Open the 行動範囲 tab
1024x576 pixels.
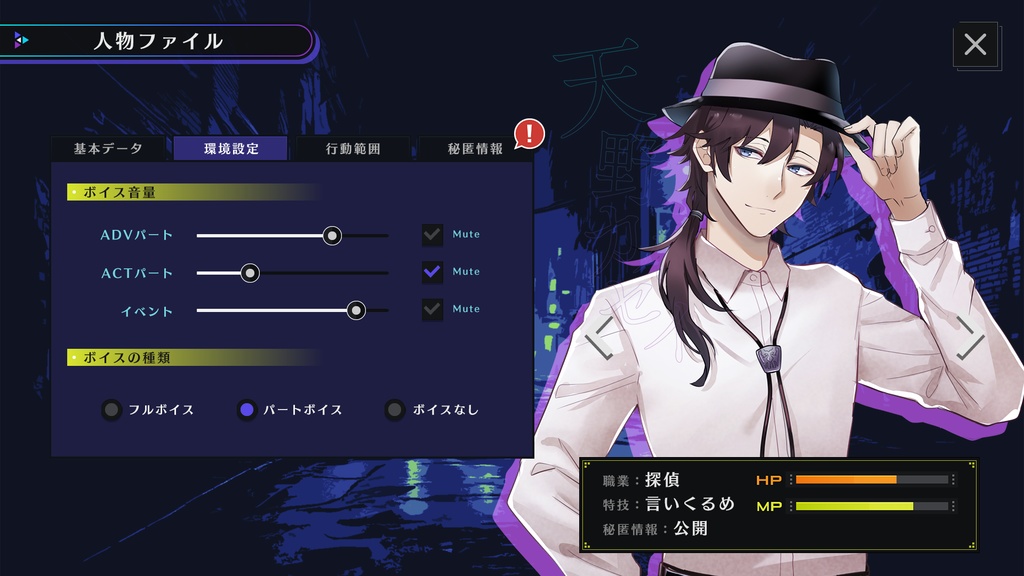[x=353, y=148]
